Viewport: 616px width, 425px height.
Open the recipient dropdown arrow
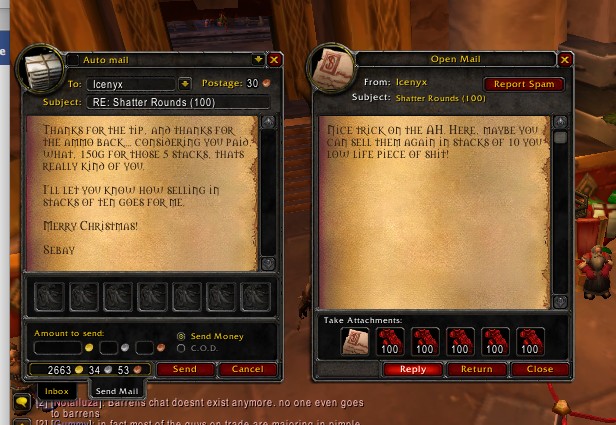pyautogui.click(x=185, y=83)
